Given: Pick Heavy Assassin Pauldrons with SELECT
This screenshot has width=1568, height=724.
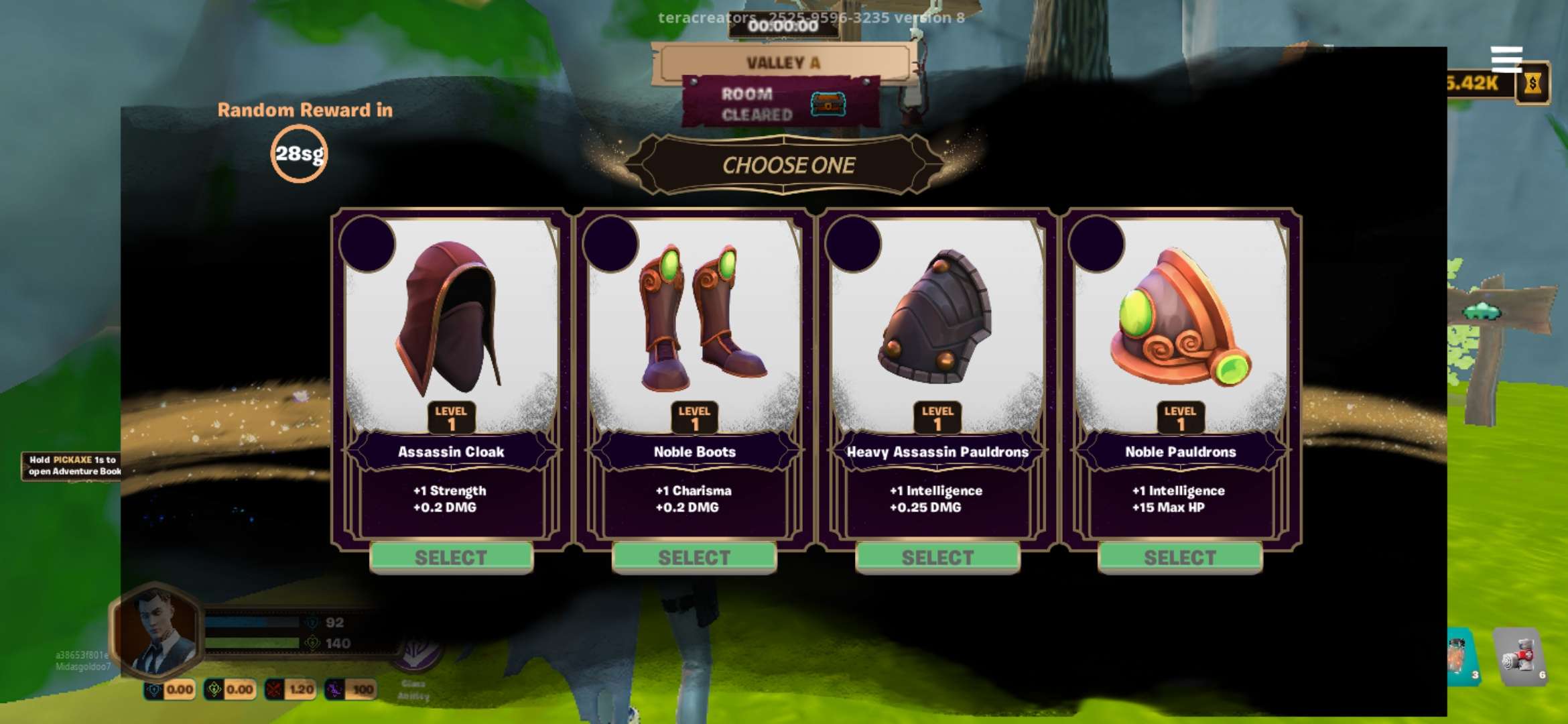Looking at the screenshot, I should tap(937, 557).
